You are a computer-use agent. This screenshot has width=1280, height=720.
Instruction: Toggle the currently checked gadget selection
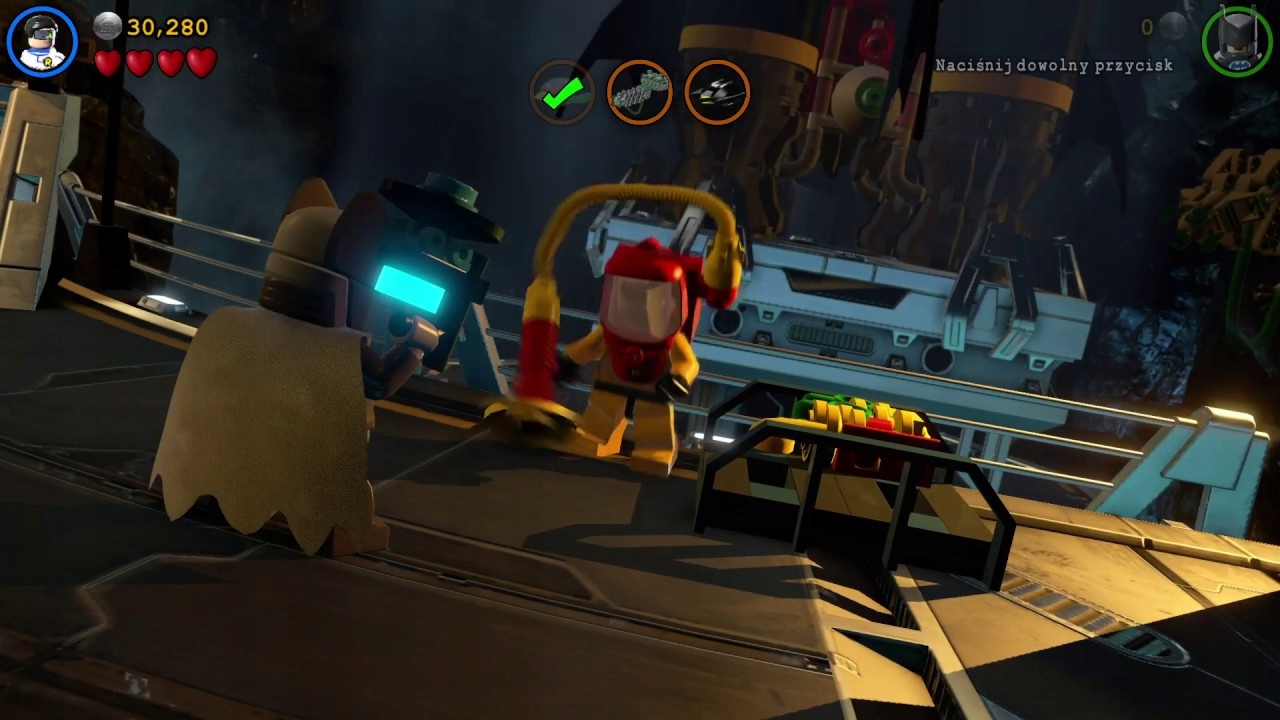click(562, 92)
